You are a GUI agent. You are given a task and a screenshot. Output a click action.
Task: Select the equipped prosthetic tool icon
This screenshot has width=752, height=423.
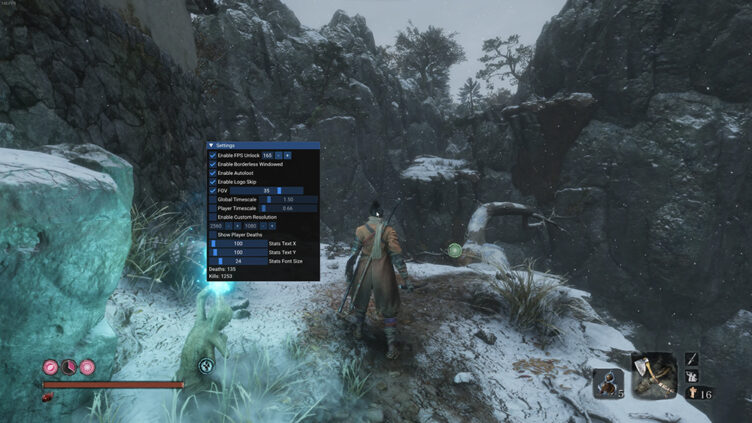pos(655,374)
